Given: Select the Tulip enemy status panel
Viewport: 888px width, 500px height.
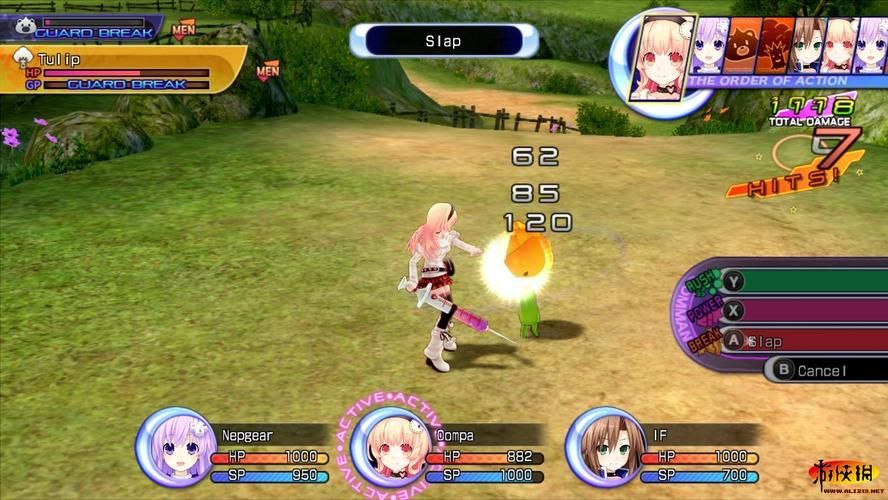Looking at the screenshot, I should 120,70.
